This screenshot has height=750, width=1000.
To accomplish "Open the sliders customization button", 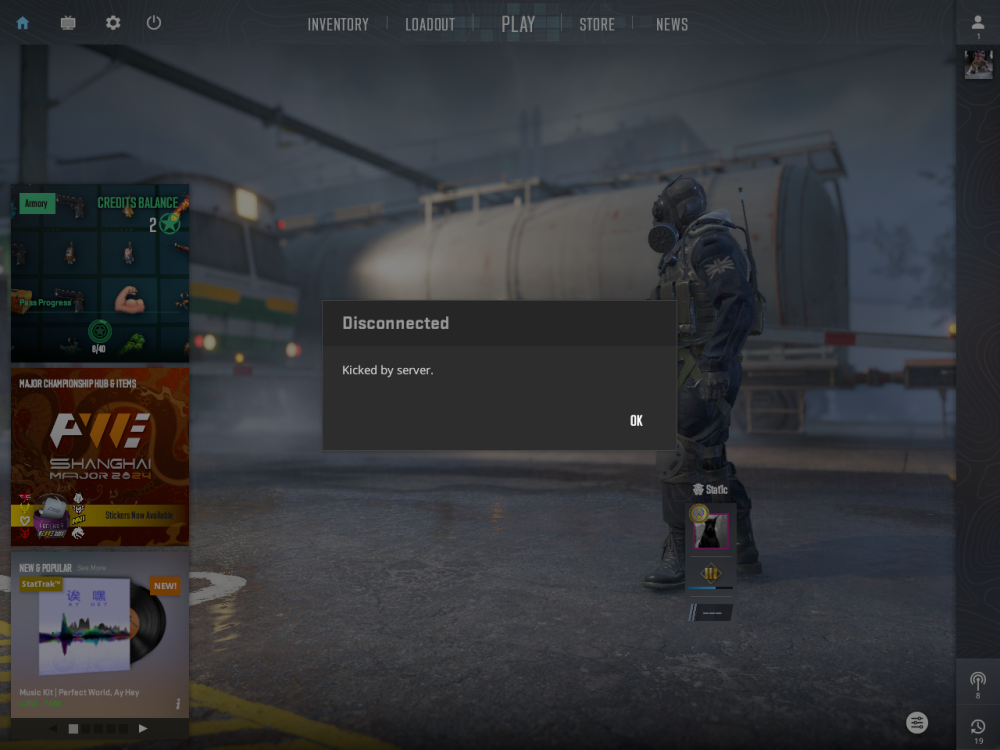I will 917,722.
